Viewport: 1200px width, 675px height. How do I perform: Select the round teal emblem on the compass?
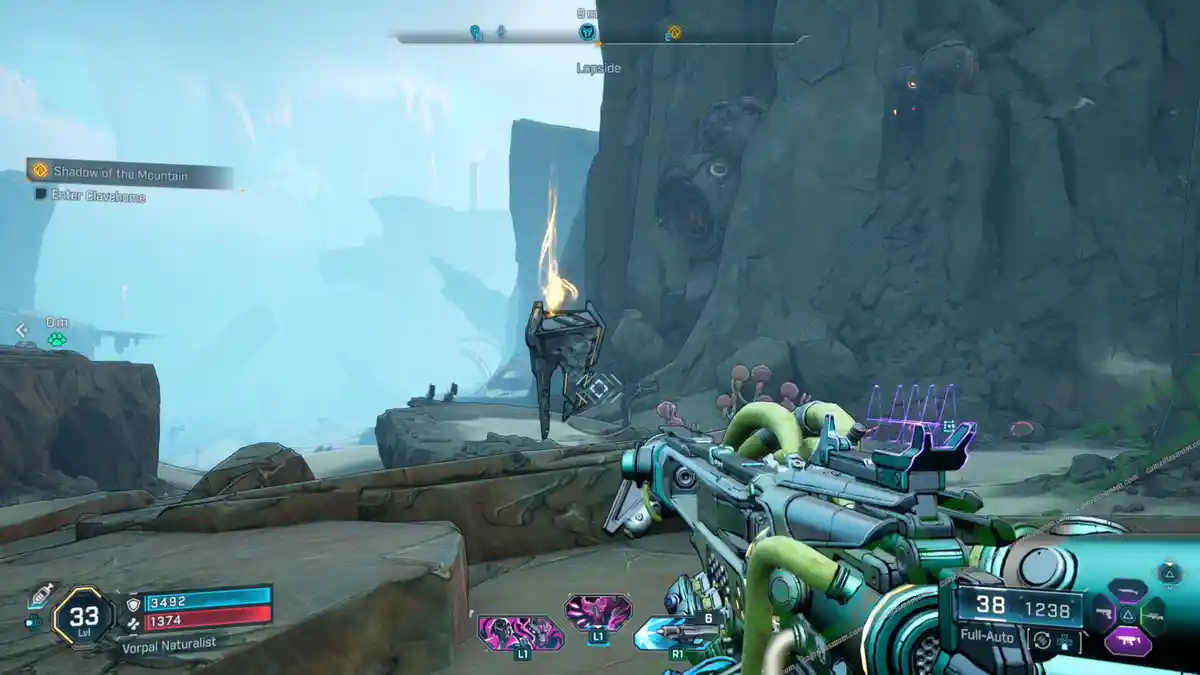pos(587,32)
